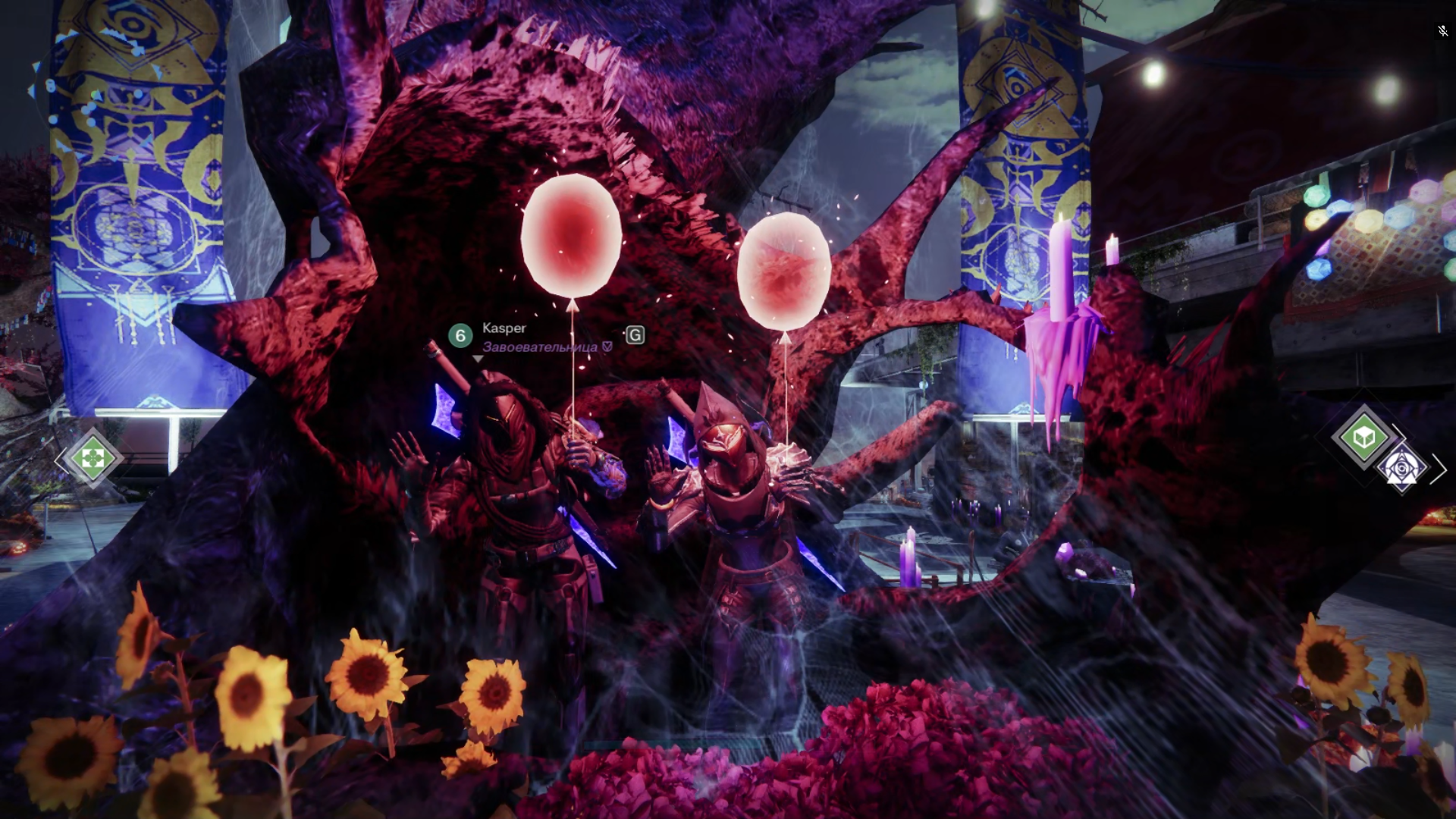Toggle the muted microphone icon

point(1442,31)
